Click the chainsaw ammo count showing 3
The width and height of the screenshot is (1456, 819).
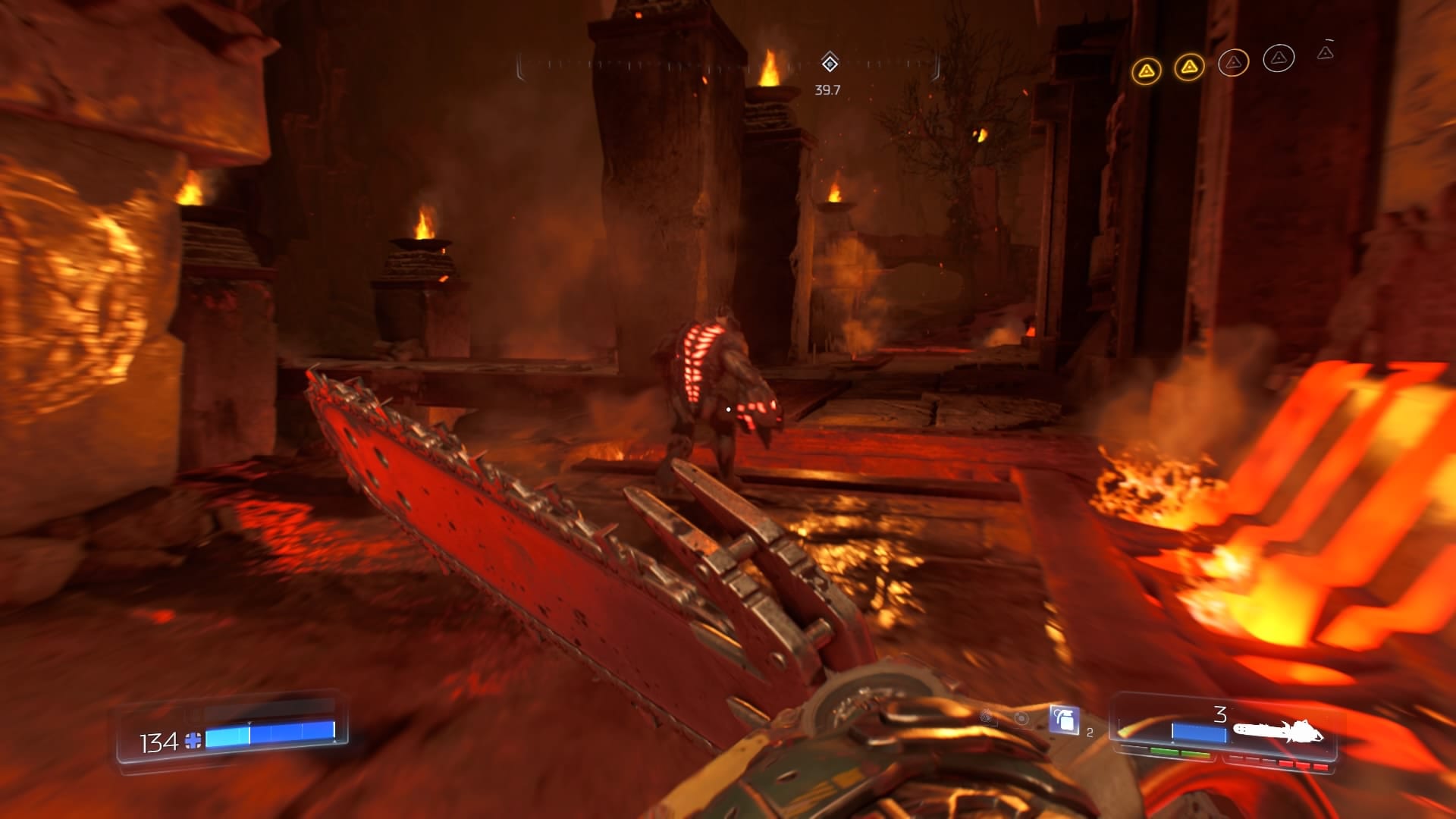(1220, 714)
